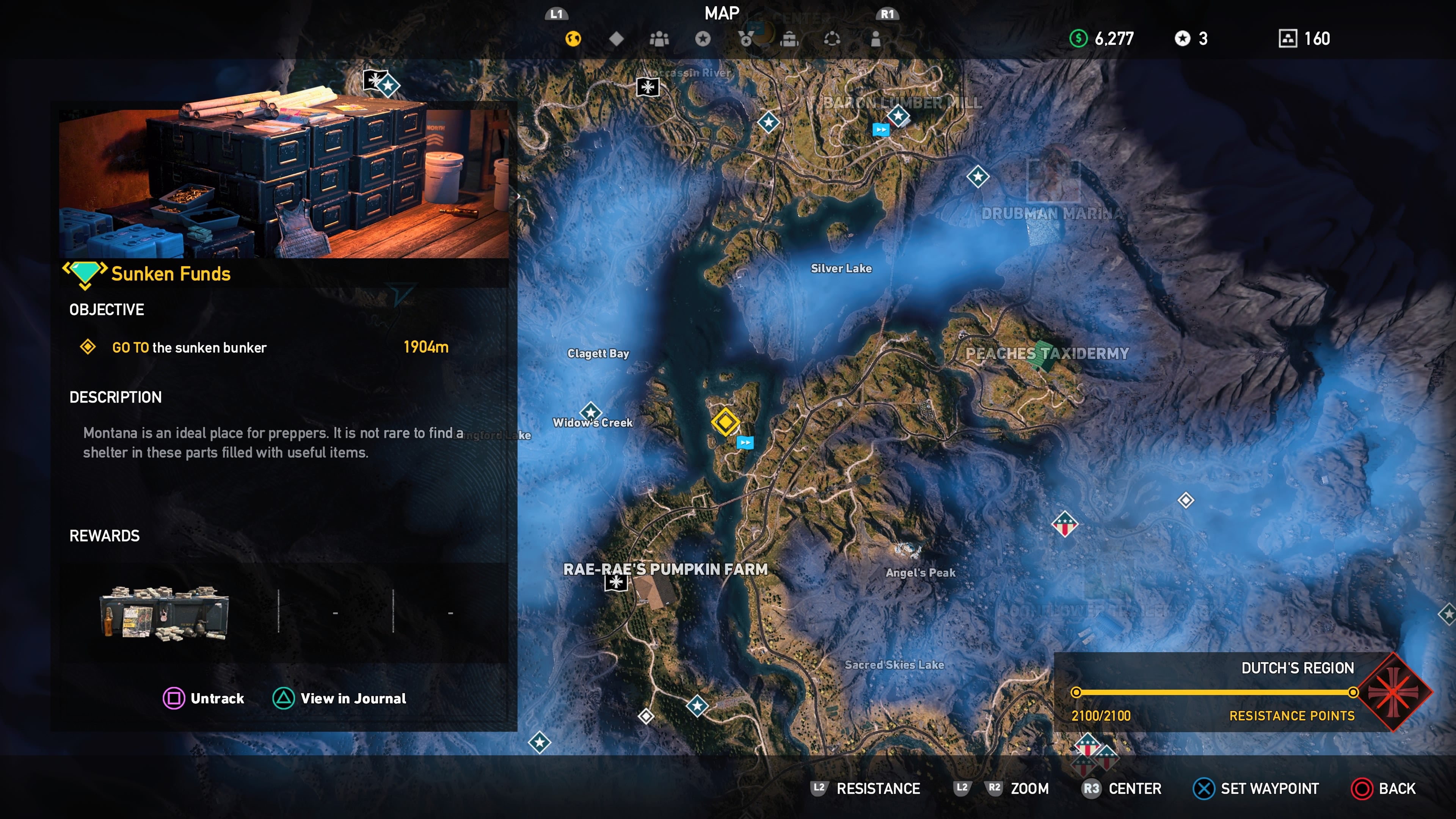Click the green cash counter icon

click(x=1078, y=38)
